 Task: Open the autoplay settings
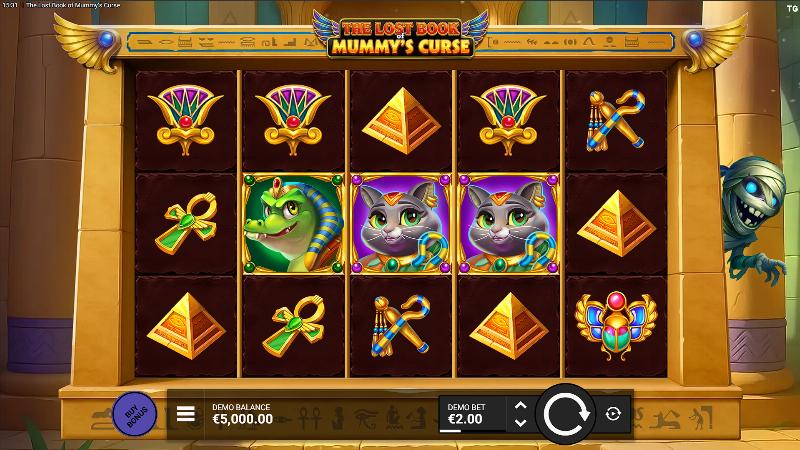(613, 413)
